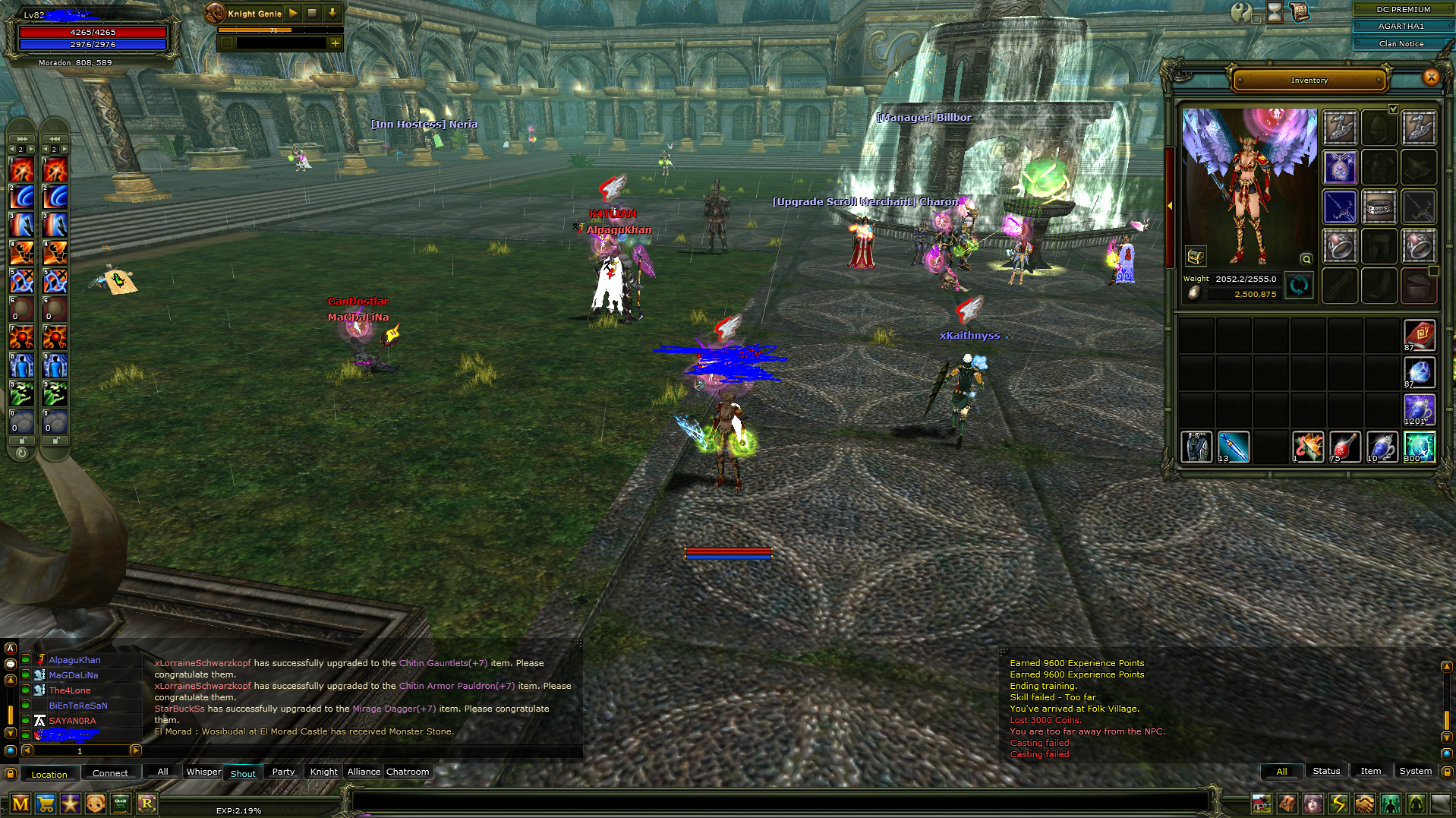Select the necklace equipment slot
The image size is (1456, 818).
[x=1340, y=167]
